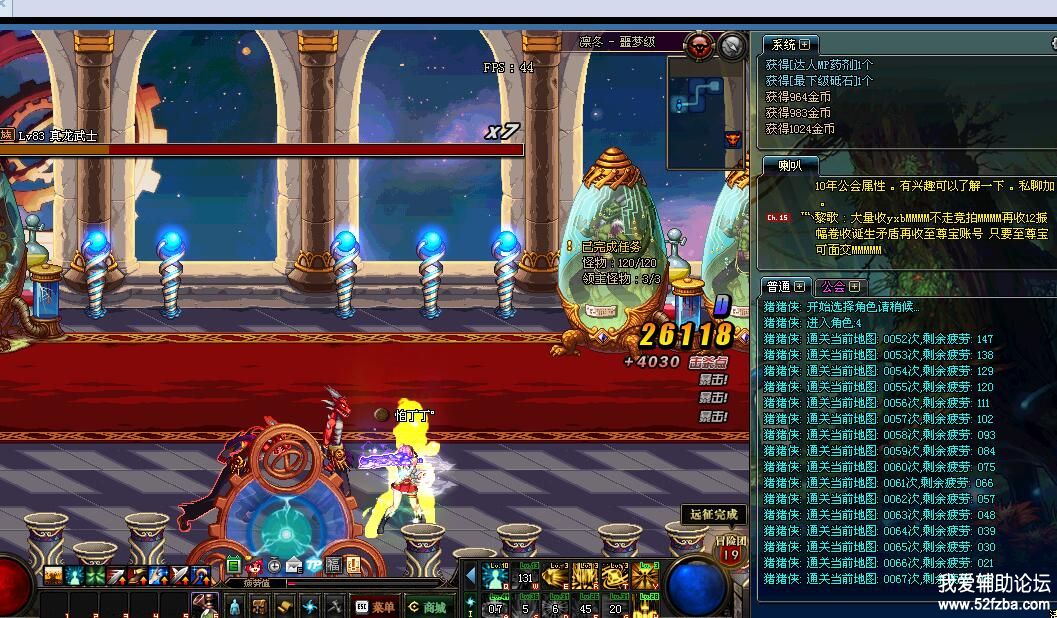The width and height of the screenshot is (1057, 618).
Task: Click the yellow exclamation notice icon
Action: click(x=353, y=565)
